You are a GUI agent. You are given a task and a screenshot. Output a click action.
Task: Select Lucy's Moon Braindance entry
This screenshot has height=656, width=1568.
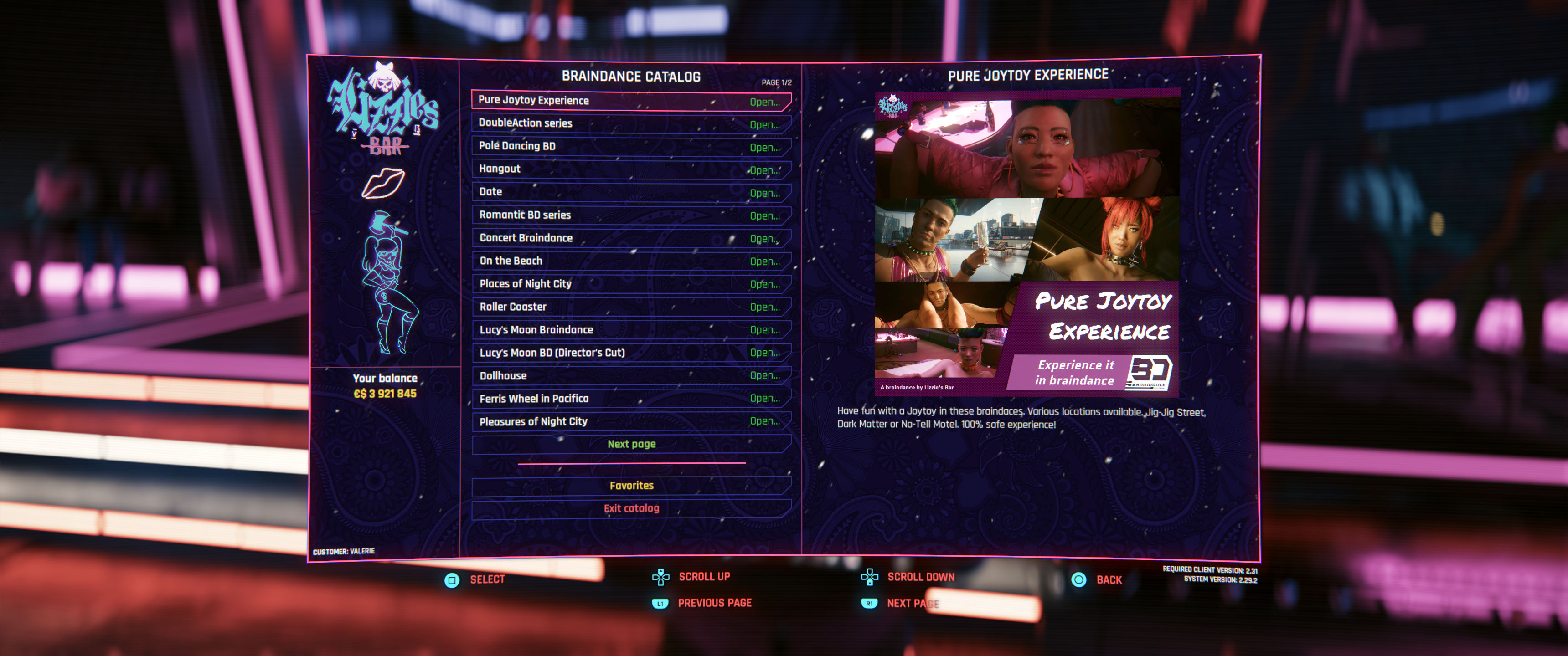630,330
